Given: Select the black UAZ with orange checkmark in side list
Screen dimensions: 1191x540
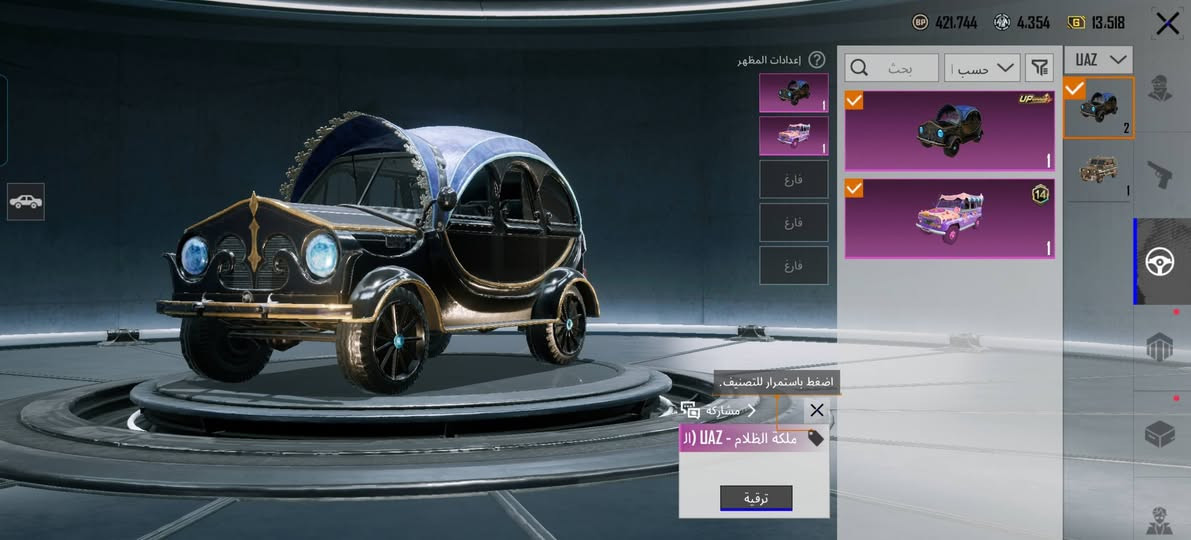Looking at the screenshot, I should click(1098, 108).
